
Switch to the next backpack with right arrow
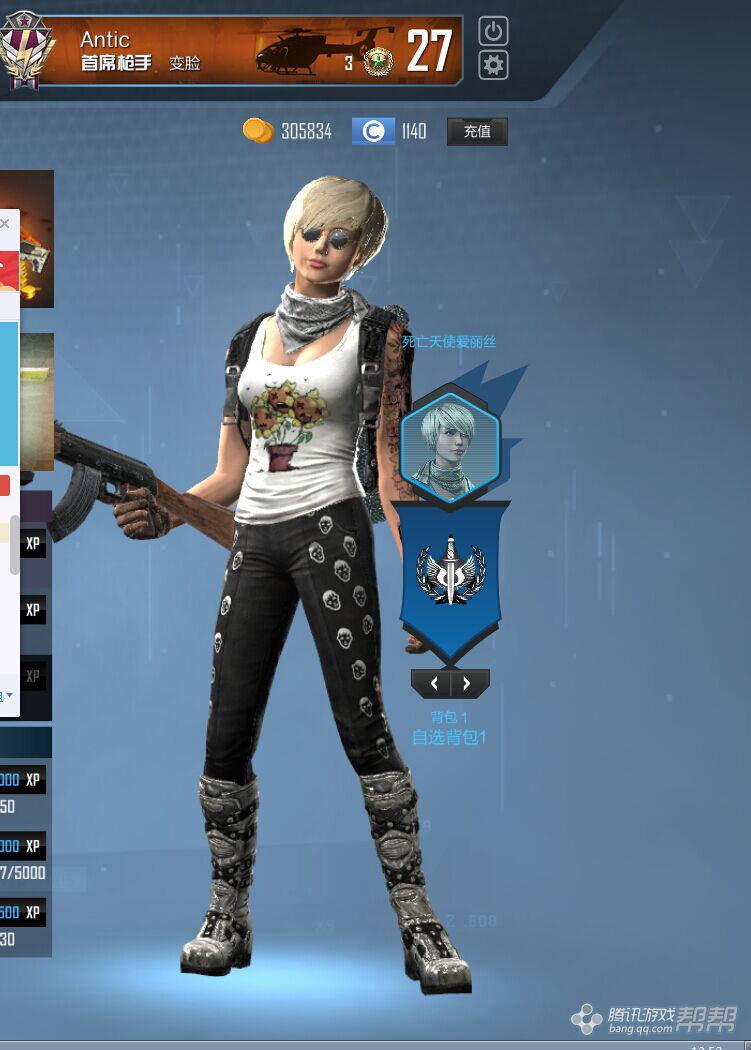[468, 684]
